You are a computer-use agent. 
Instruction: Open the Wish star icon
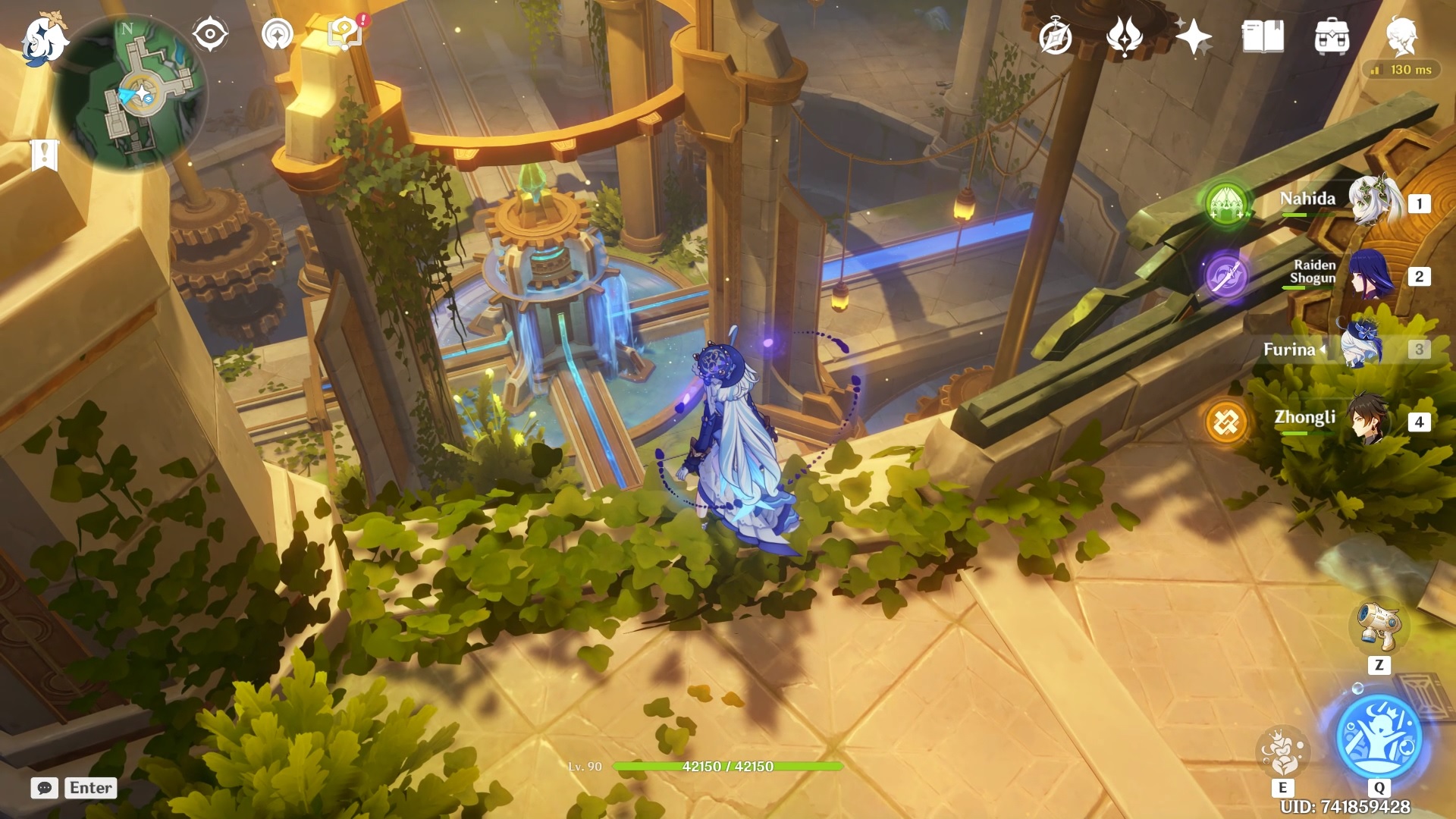click(1193, 36)
